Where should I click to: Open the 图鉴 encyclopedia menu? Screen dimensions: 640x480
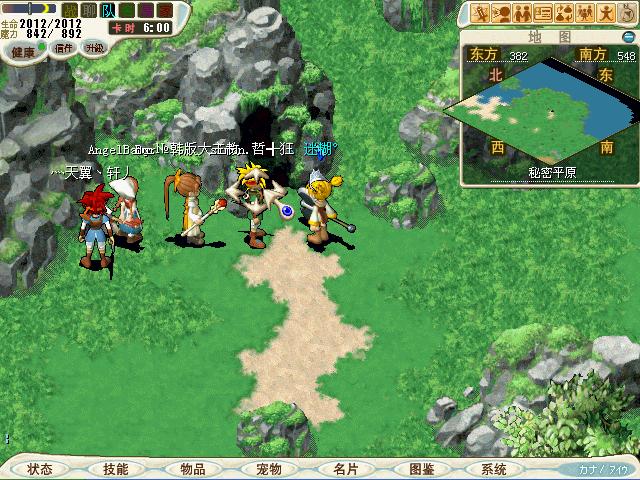click(x=422, y=469)
